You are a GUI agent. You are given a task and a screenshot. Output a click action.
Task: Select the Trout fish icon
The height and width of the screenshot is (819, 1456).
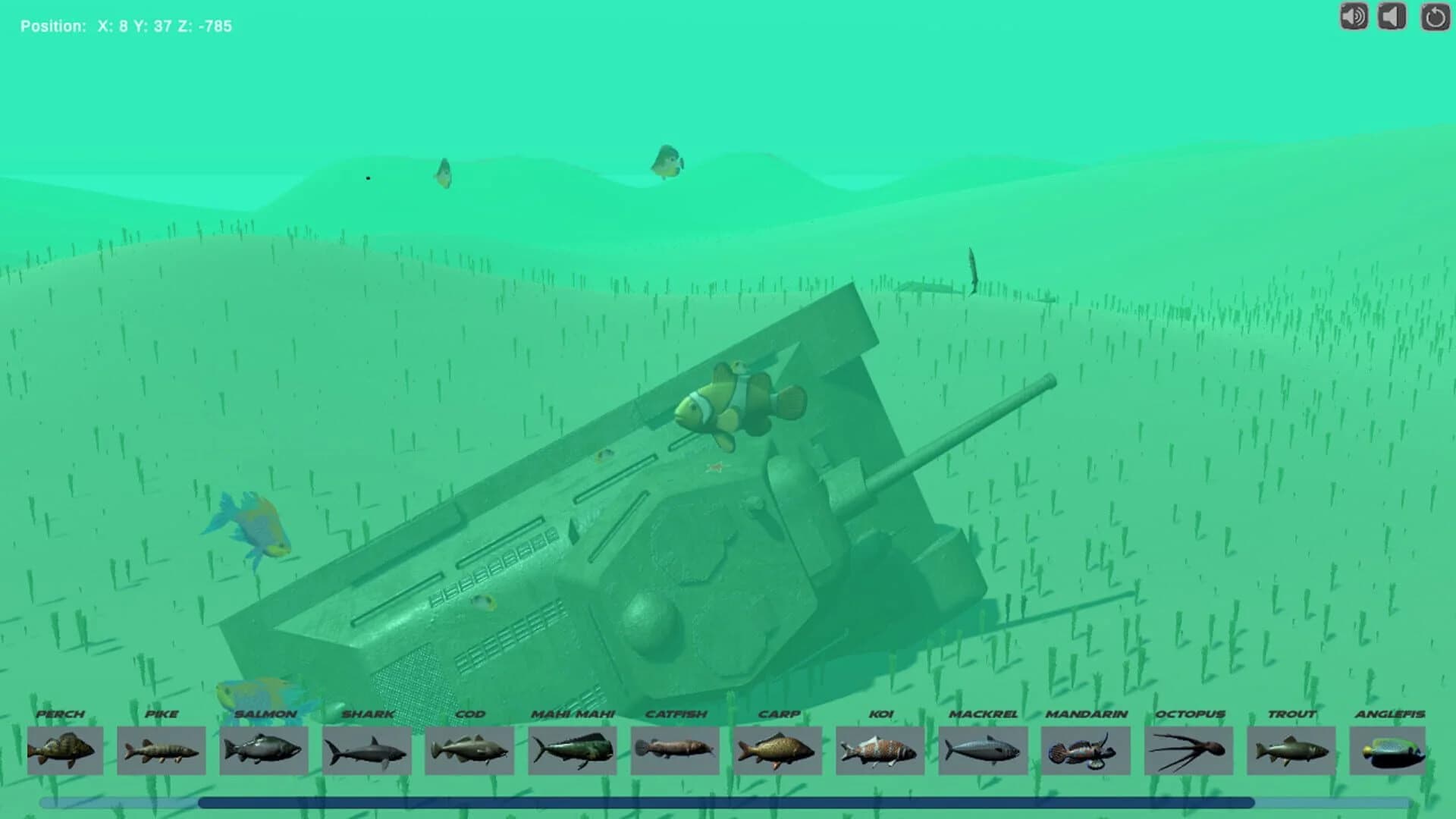1290,749
